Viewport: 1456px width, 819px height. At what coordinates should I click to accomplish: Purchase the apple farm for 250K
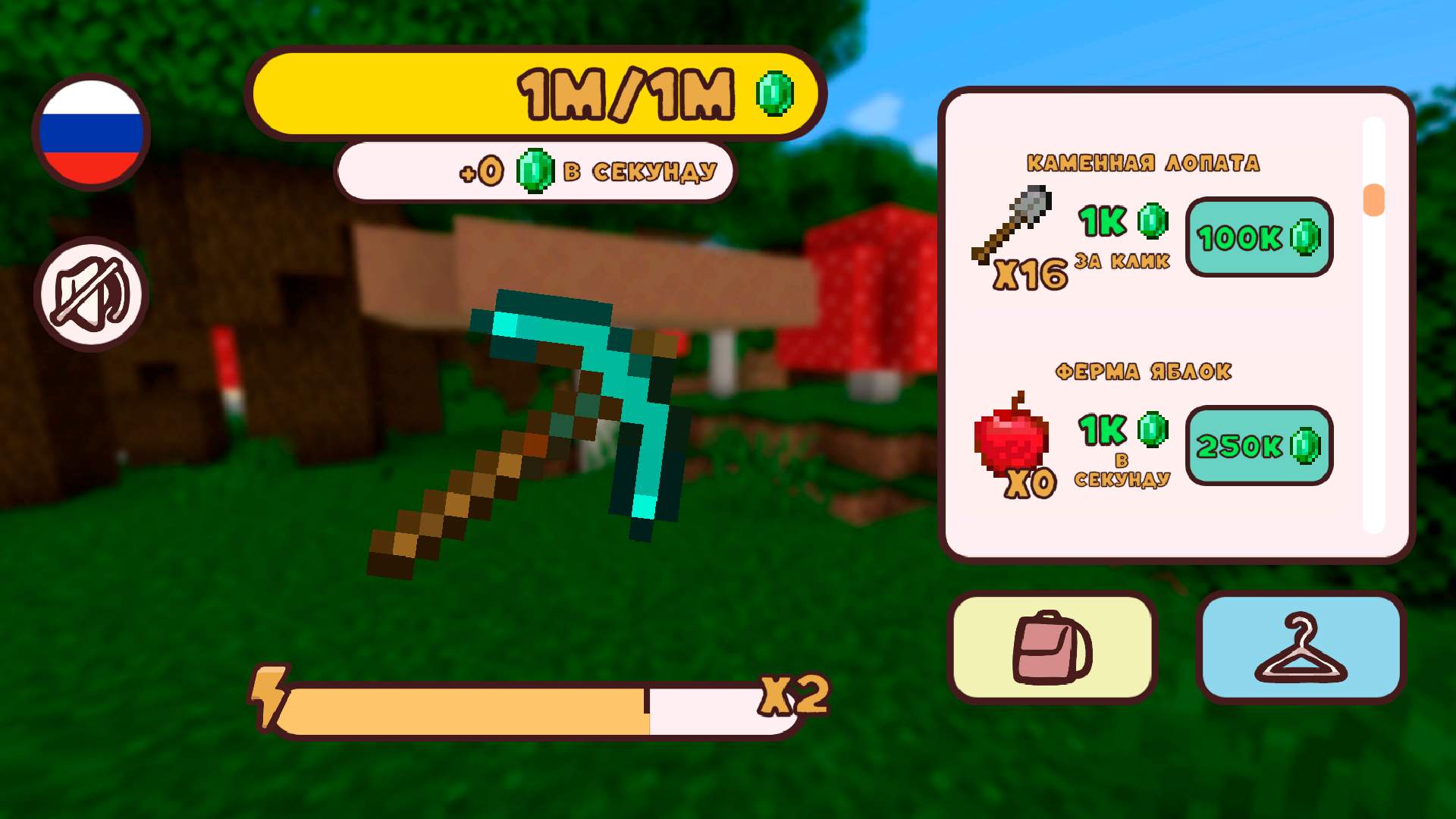point(1259,447)
